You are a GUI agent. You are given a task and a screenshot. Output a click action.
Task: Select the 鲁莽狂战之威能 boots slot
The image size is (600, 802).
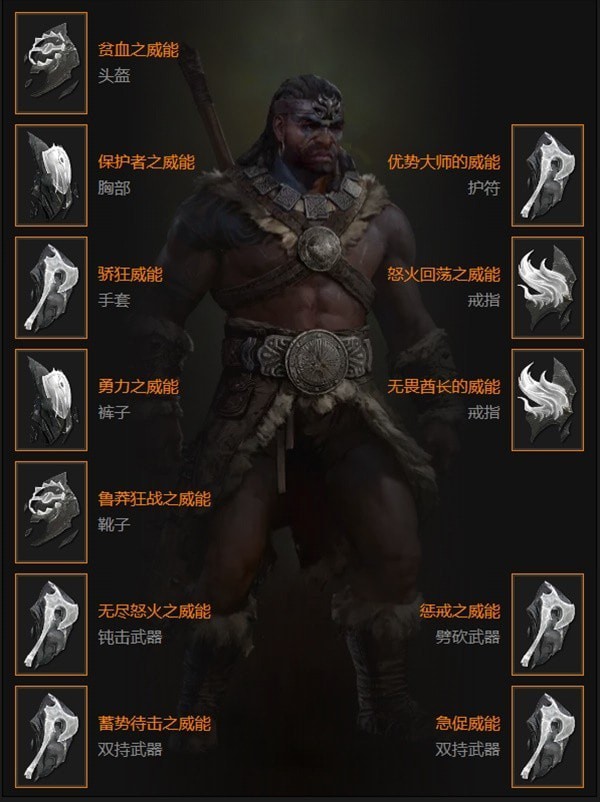51,511
